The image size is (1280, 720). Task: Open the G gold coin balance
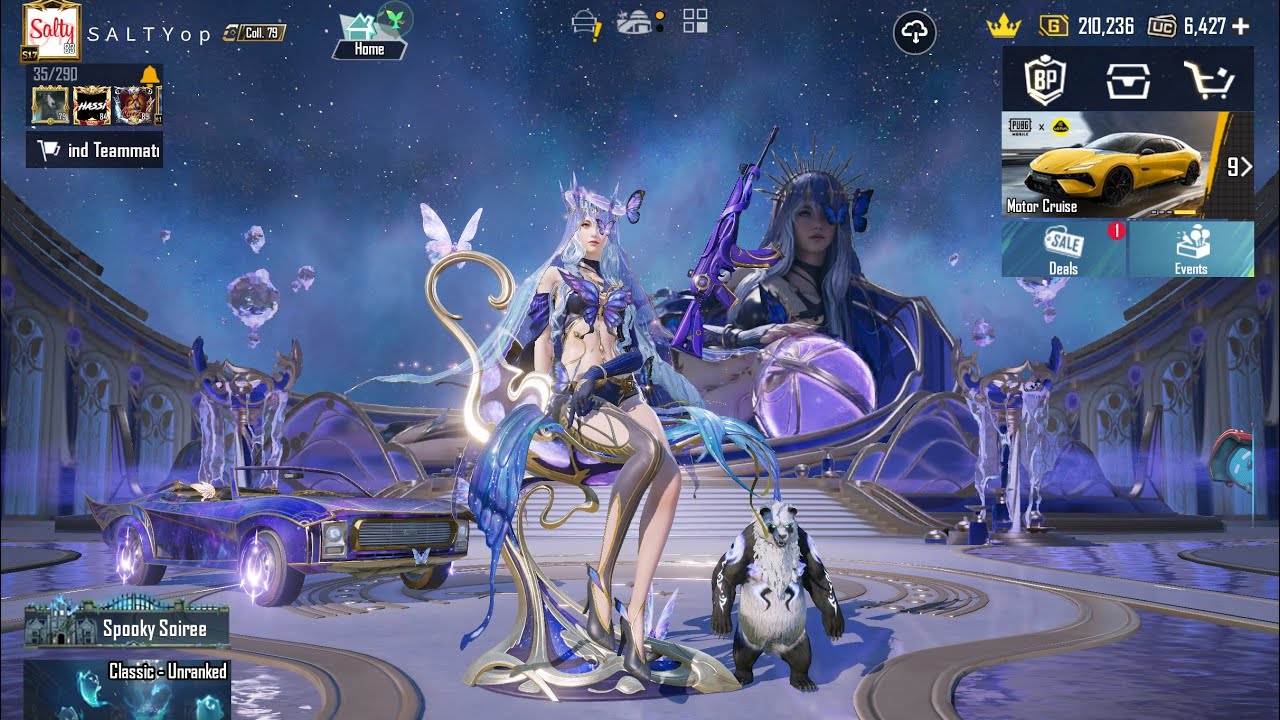click(1087, 26)
